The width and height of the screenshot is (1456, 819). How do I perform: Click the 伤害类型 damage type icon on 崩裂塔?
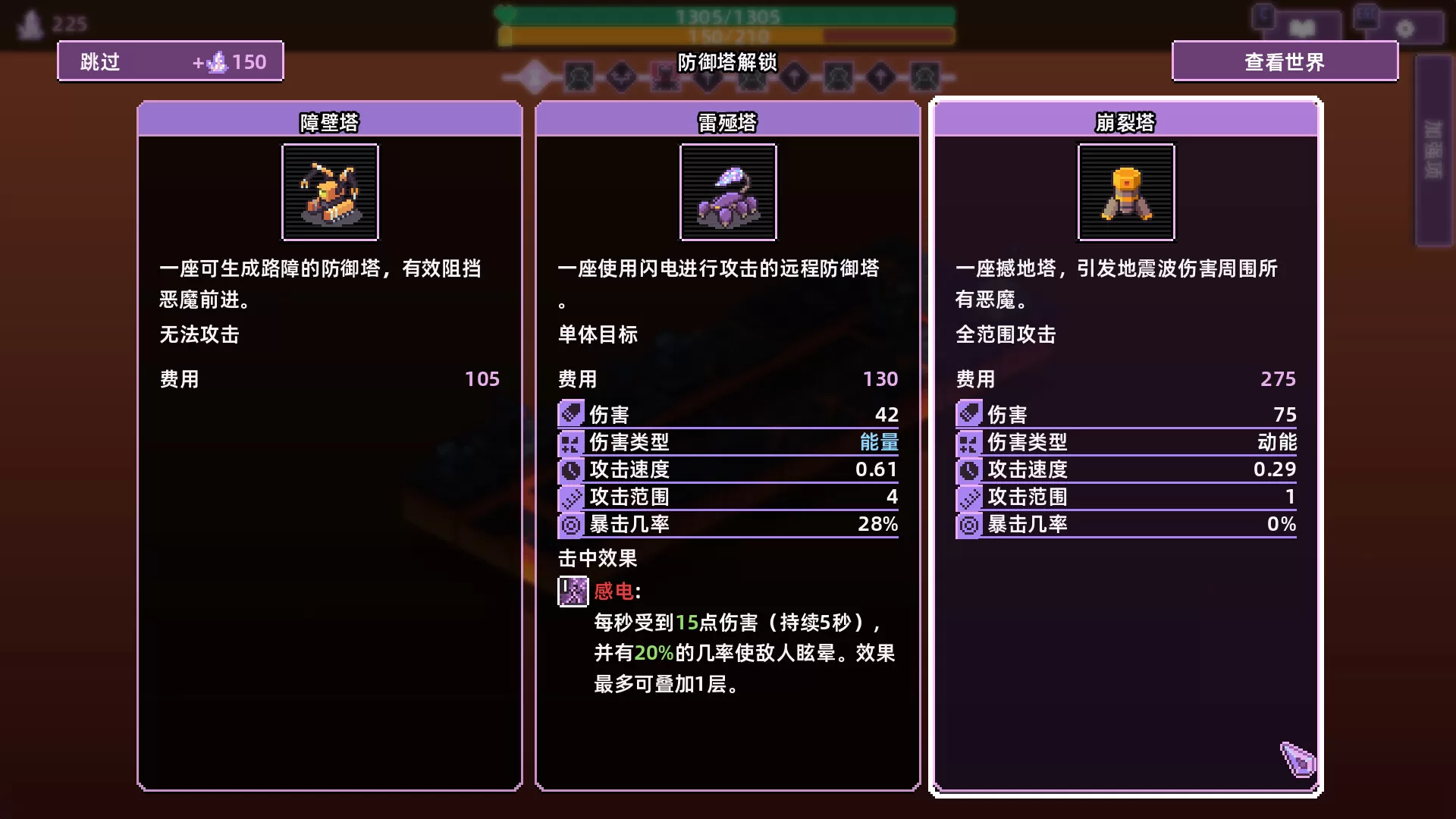[x=968, y=442]
